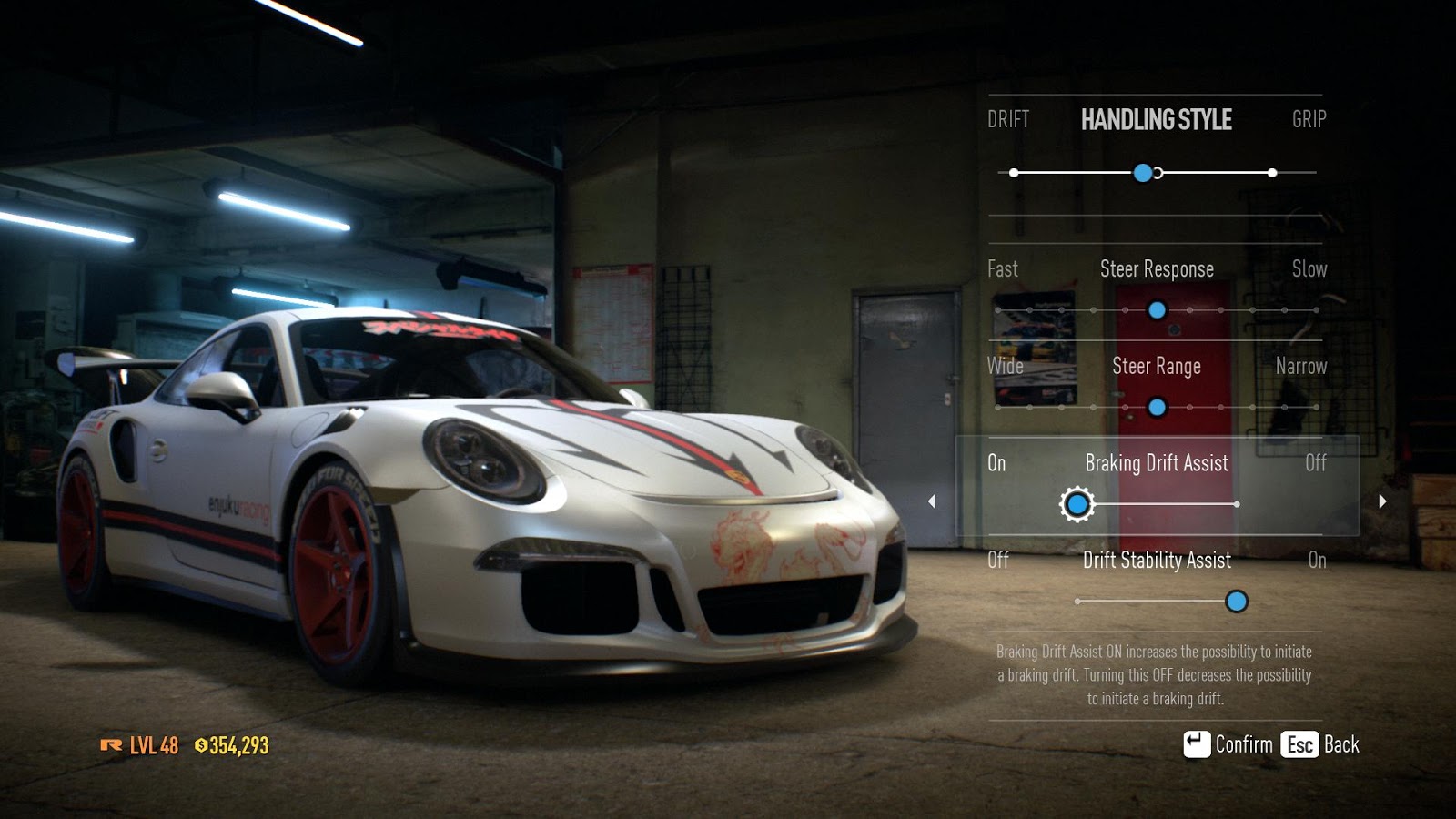
Task: Click the Enter key icon beside Confirm
Action: (1198, 743)
